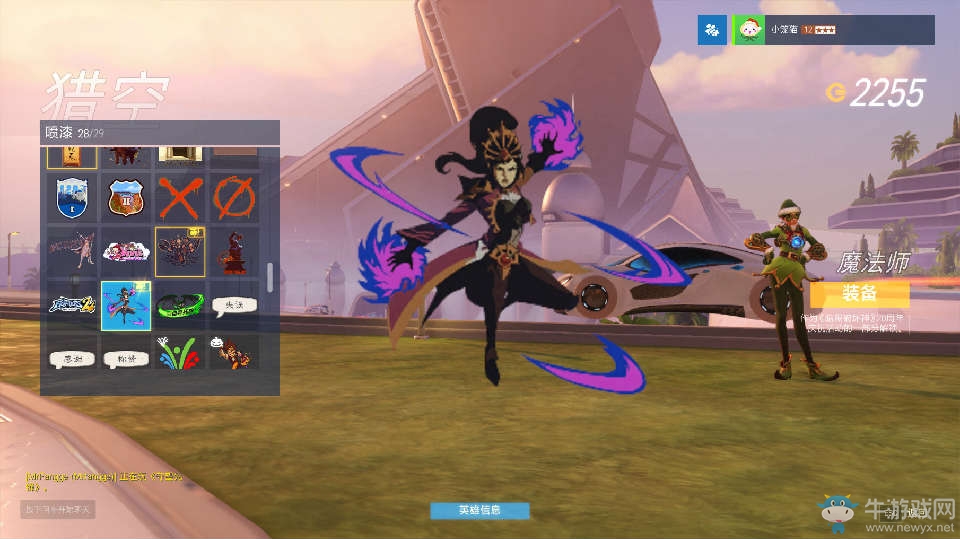
Task: Open player 小笼包's profile banner
Action: 833,30
